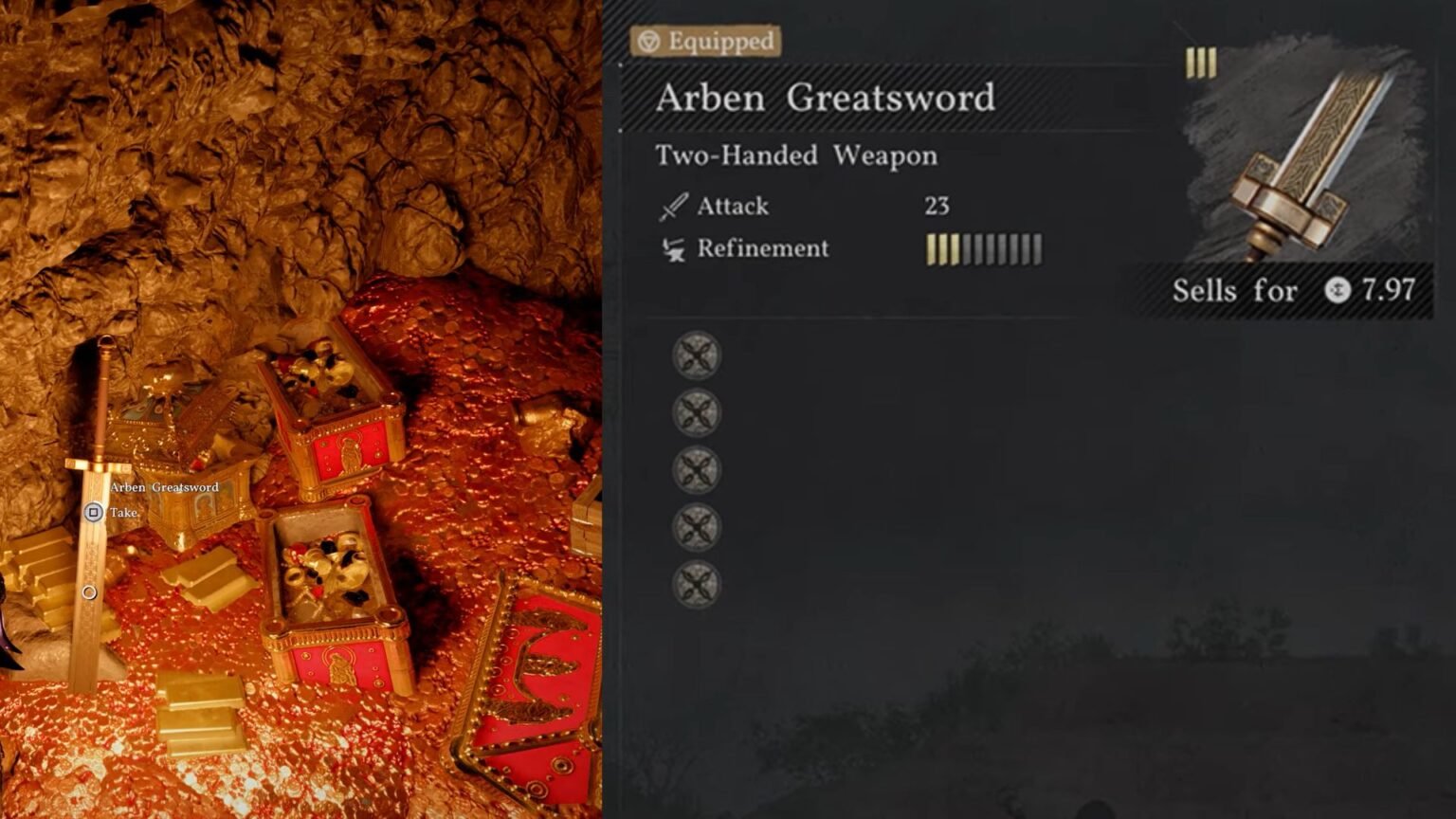Click the Take prompt text

122,512
